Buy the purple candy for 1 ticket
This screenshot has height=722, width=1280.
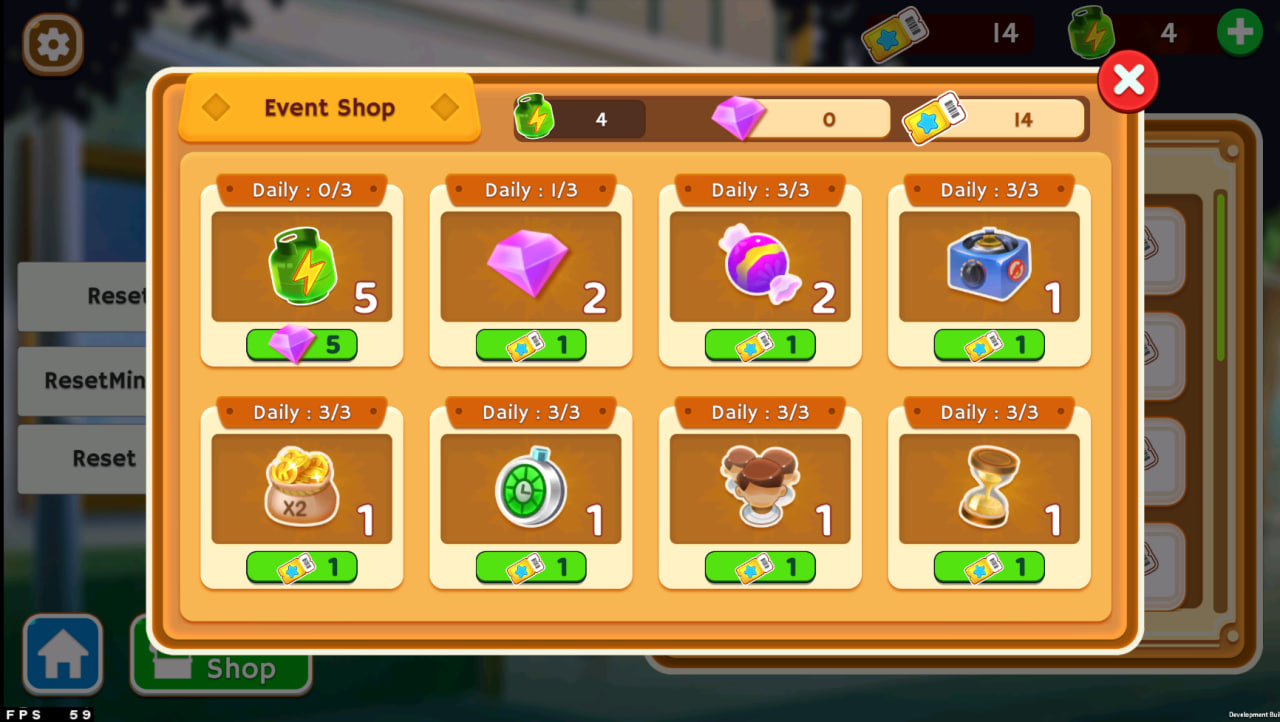click(759, 345)
